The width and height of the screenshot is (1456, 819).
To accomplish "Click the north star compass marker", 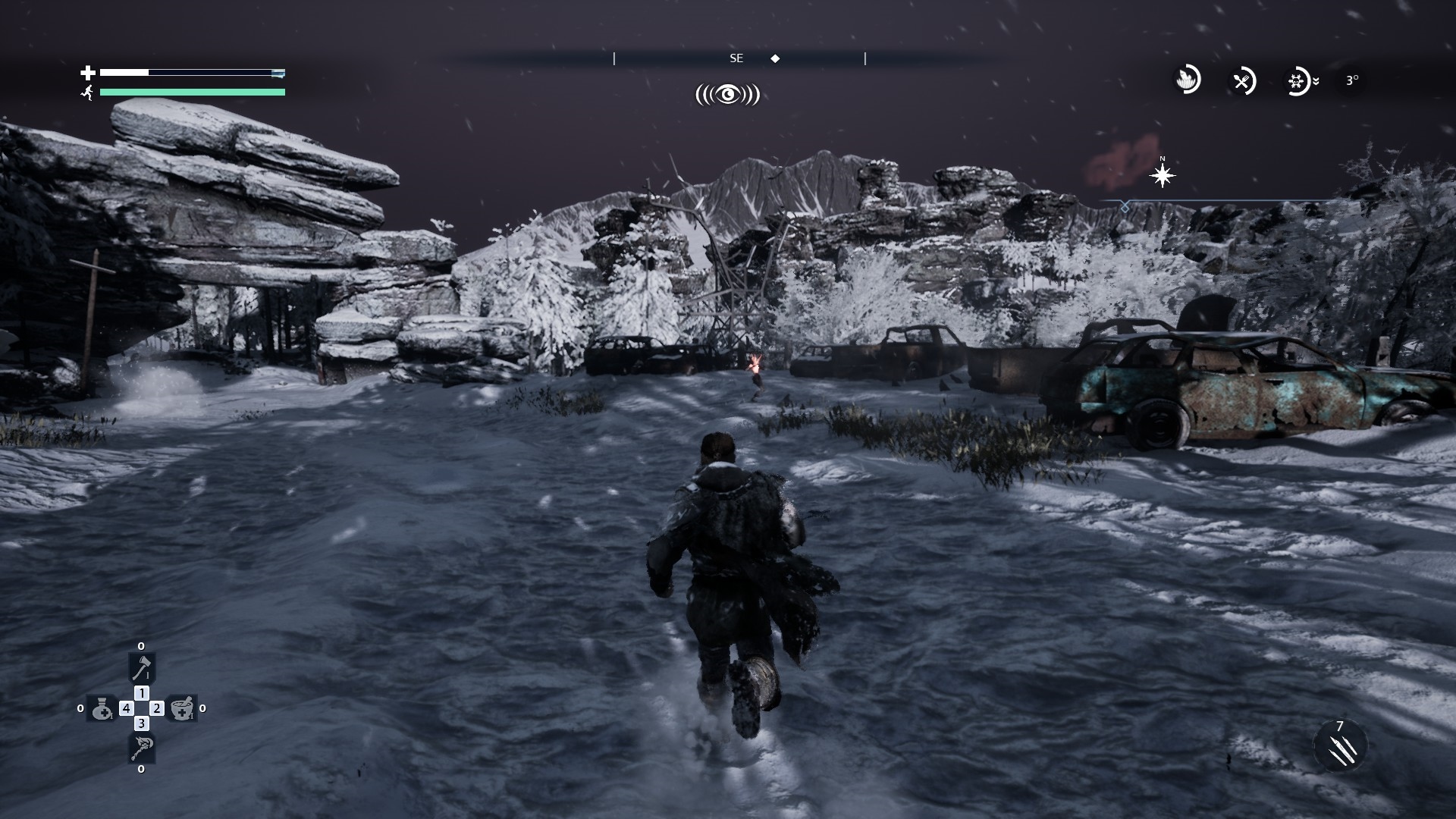I will click(x=1162, y=176).
